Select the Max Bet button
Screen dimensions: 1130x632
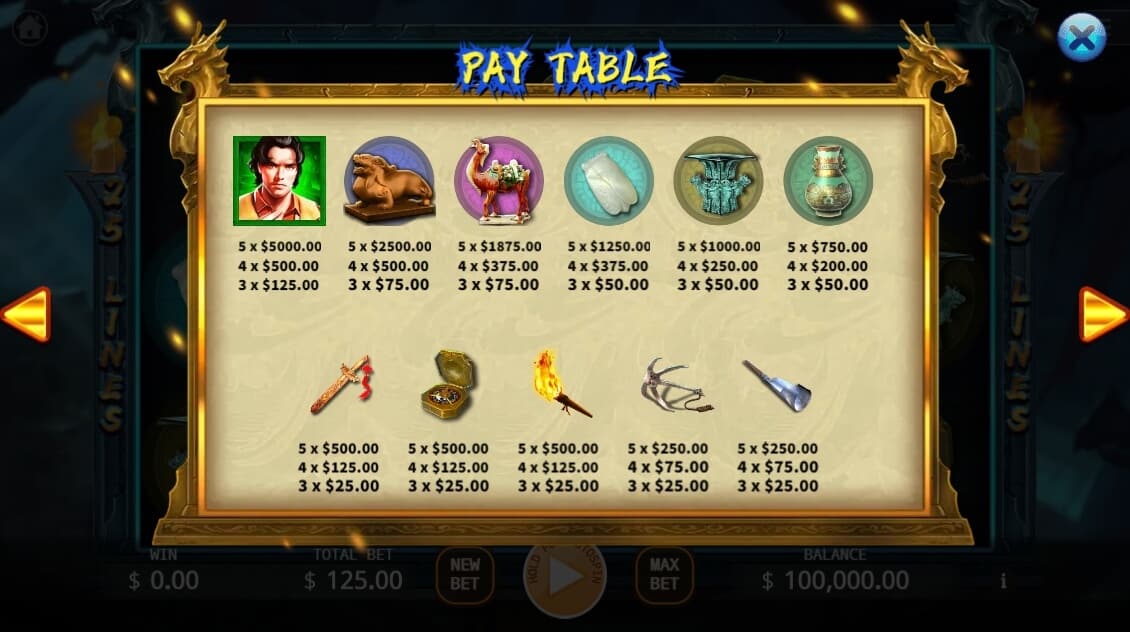coord(664,575)
